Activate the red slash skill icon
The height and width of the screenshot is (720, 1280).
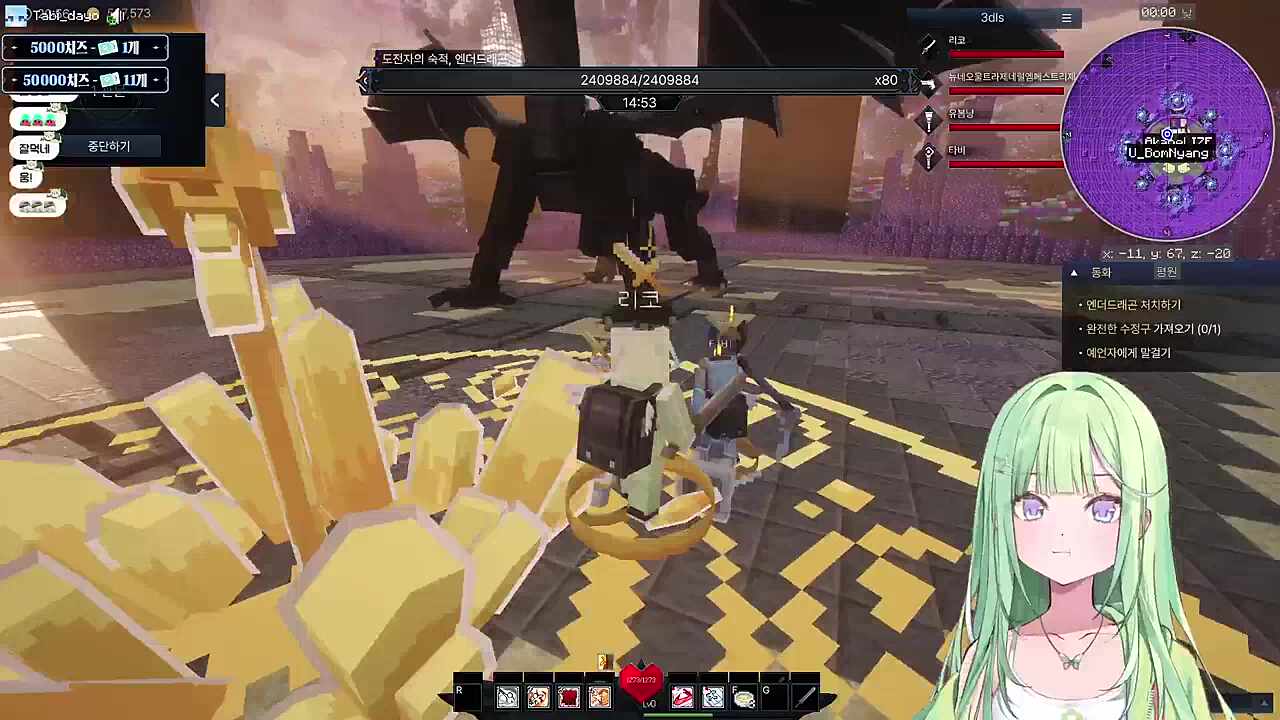(682, 697)
